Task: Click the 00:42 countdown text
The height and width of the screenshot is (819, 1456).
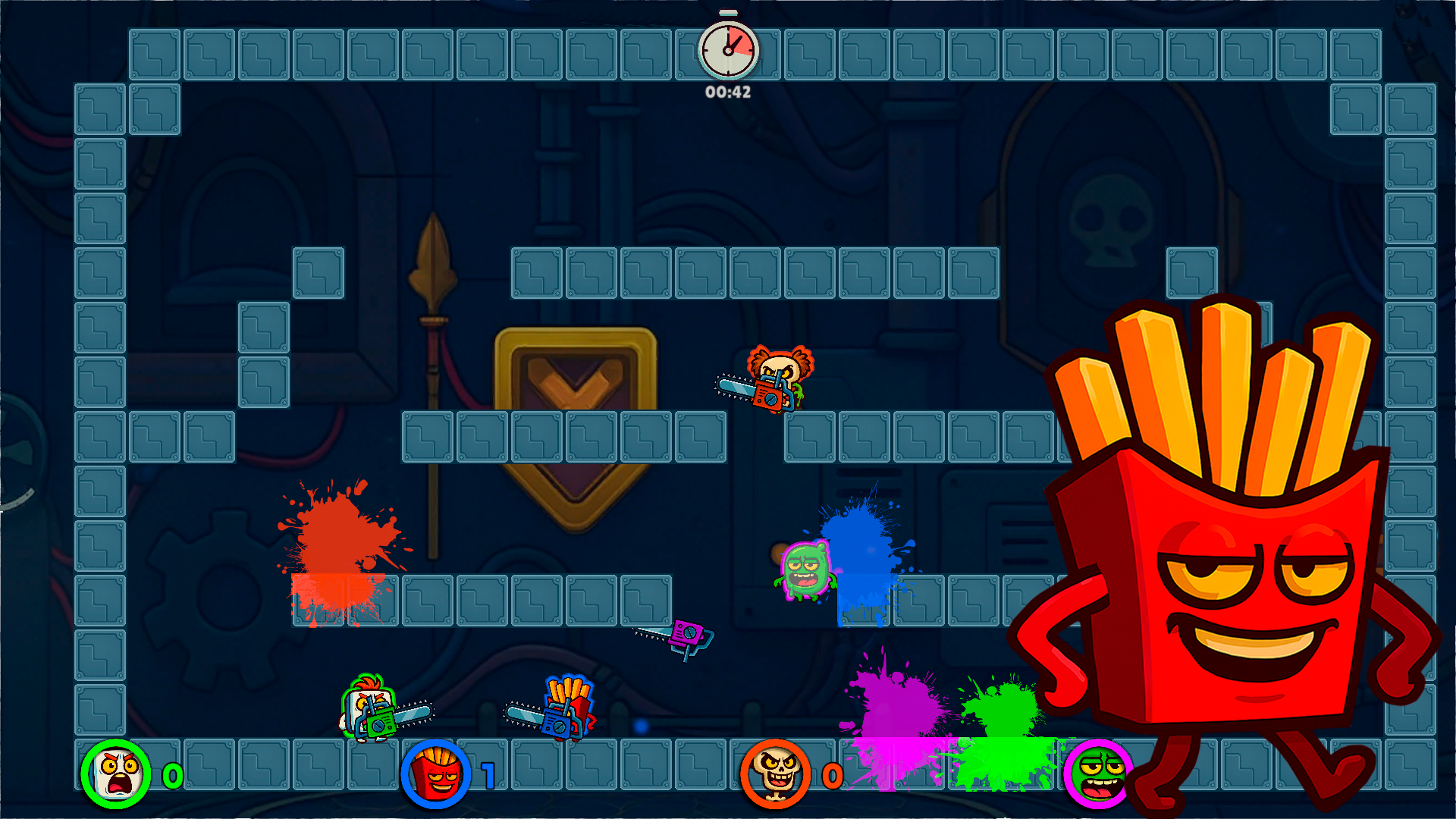Action: tap(726, 93)
